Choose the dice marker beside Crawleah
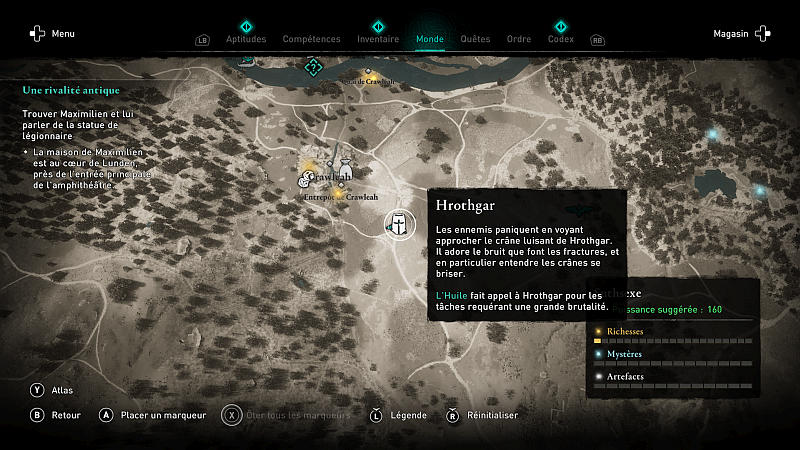The image size is (800, 450). (x=305, y=179)
